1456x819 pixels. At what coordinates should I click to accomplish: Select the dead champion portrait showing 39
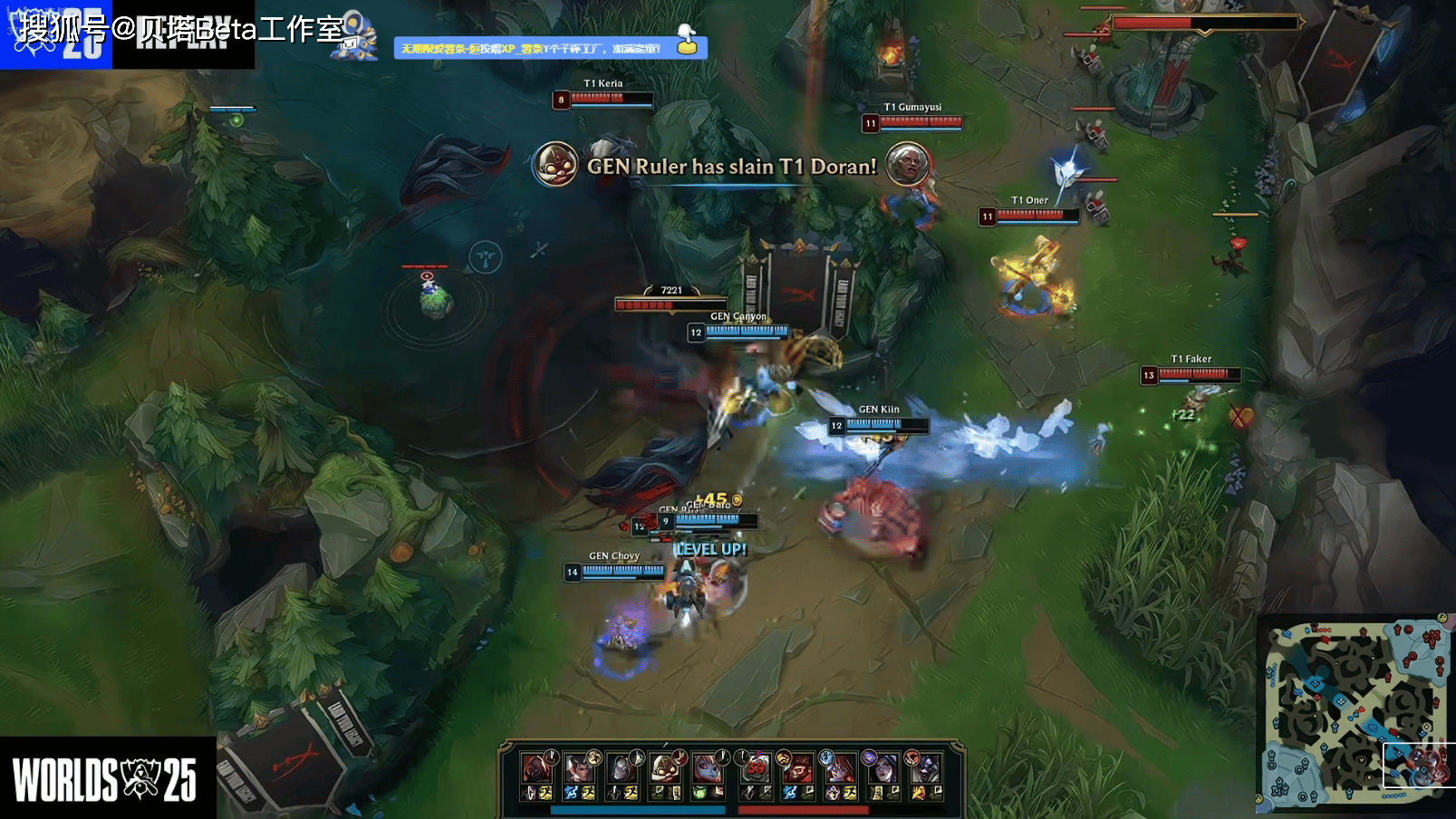[x=756, y=768]
